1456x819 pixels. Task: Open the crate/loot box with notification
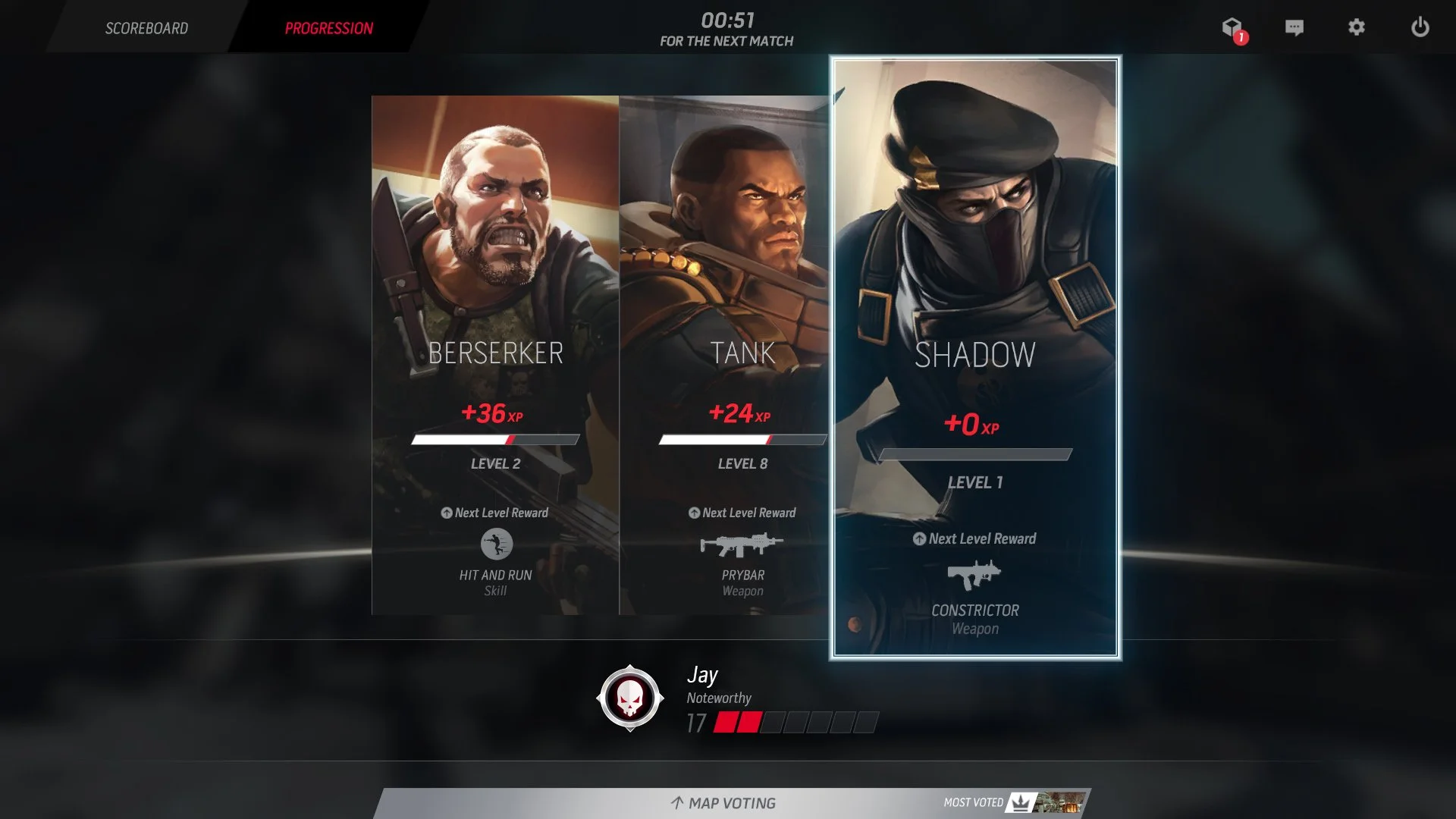pos(1232,28)
